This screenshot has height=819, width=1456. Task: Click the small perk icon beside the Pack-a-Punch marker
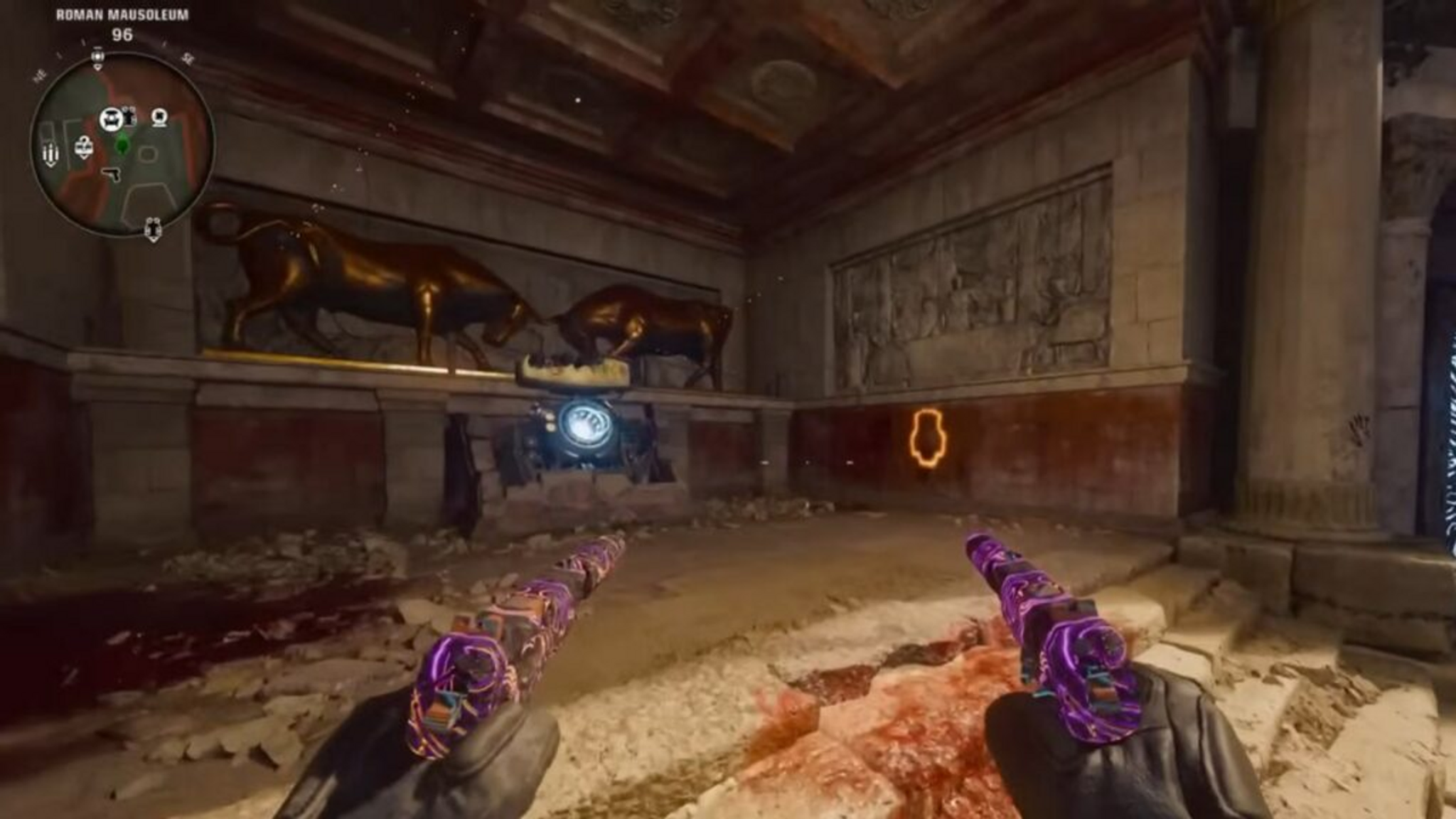tap(129, 114)
